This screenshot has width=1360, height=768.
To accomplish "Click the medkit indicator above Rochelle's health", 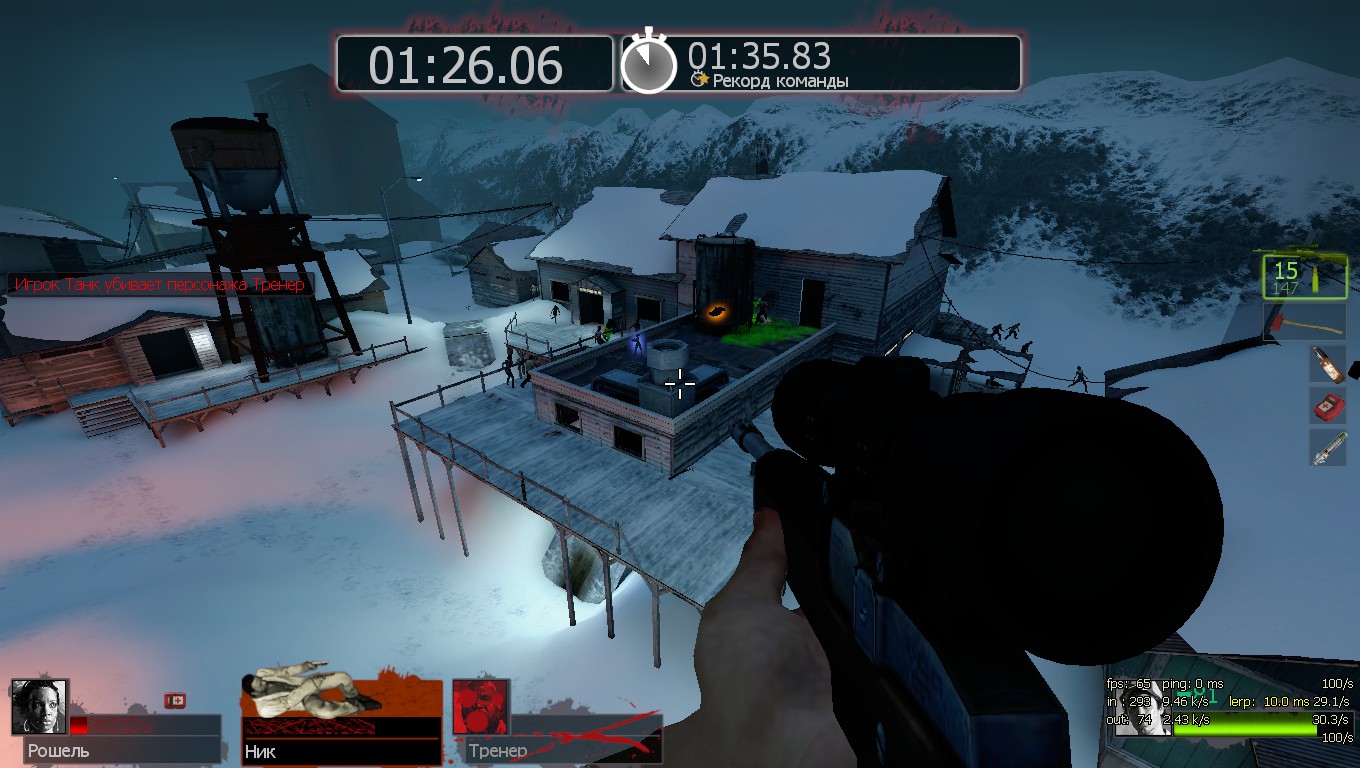I will pos(174,701).
